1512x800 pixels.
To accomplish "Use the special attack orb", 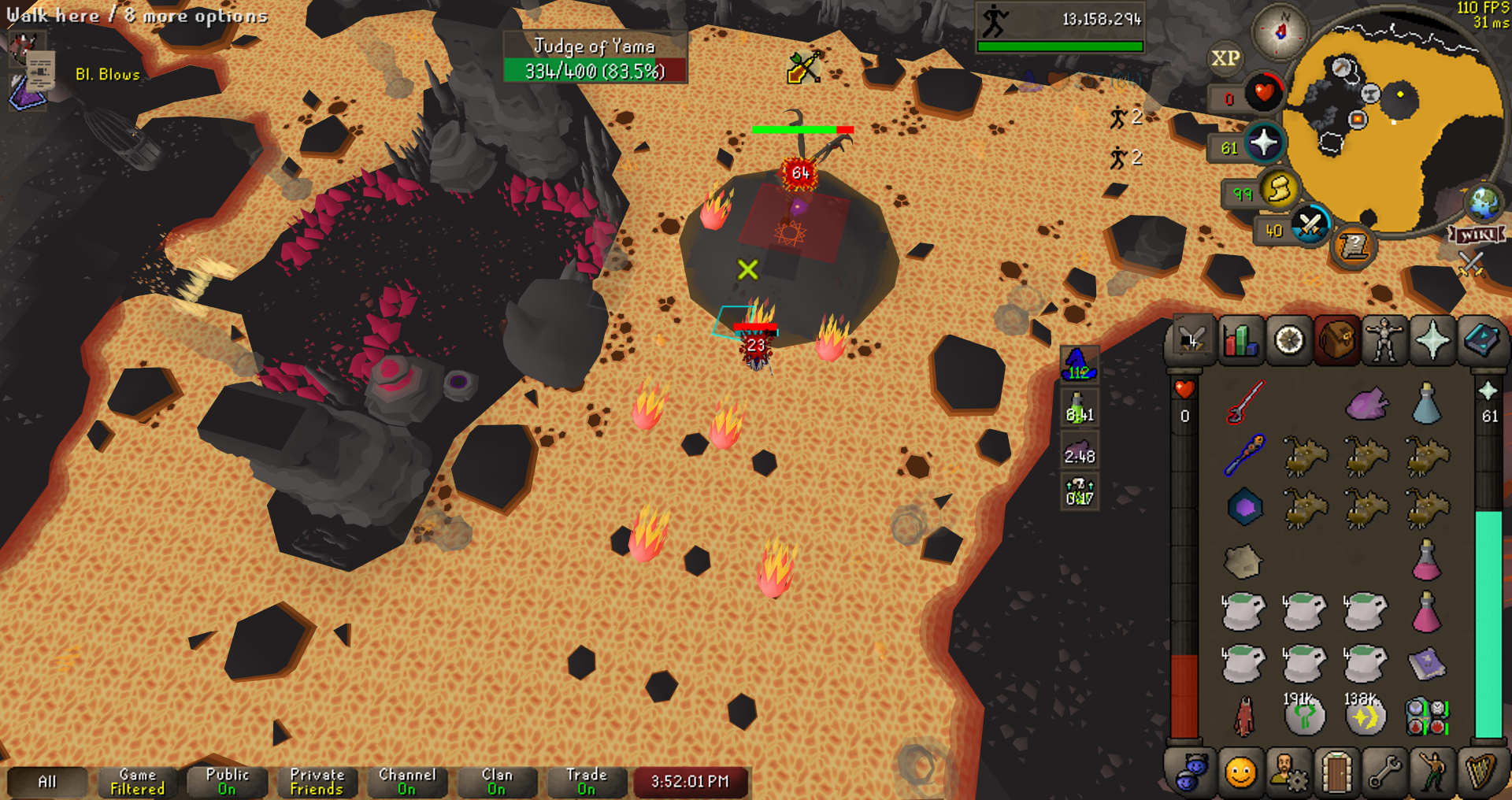I will pos(1310,226).
